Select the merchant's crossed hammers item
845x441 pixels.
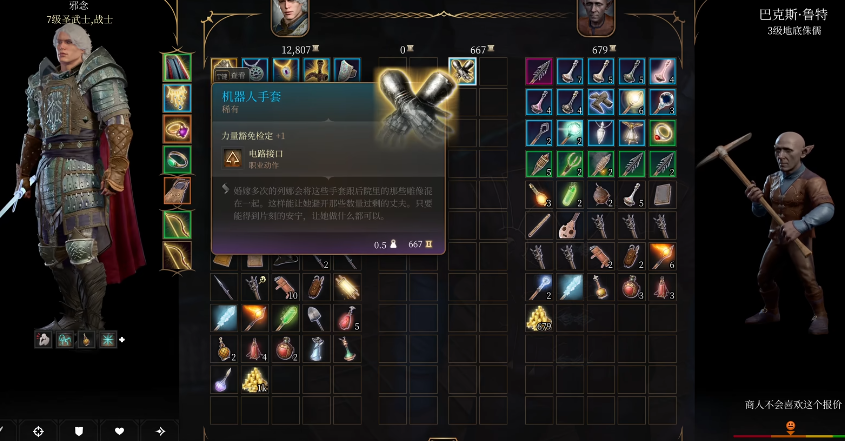(602, 101)
